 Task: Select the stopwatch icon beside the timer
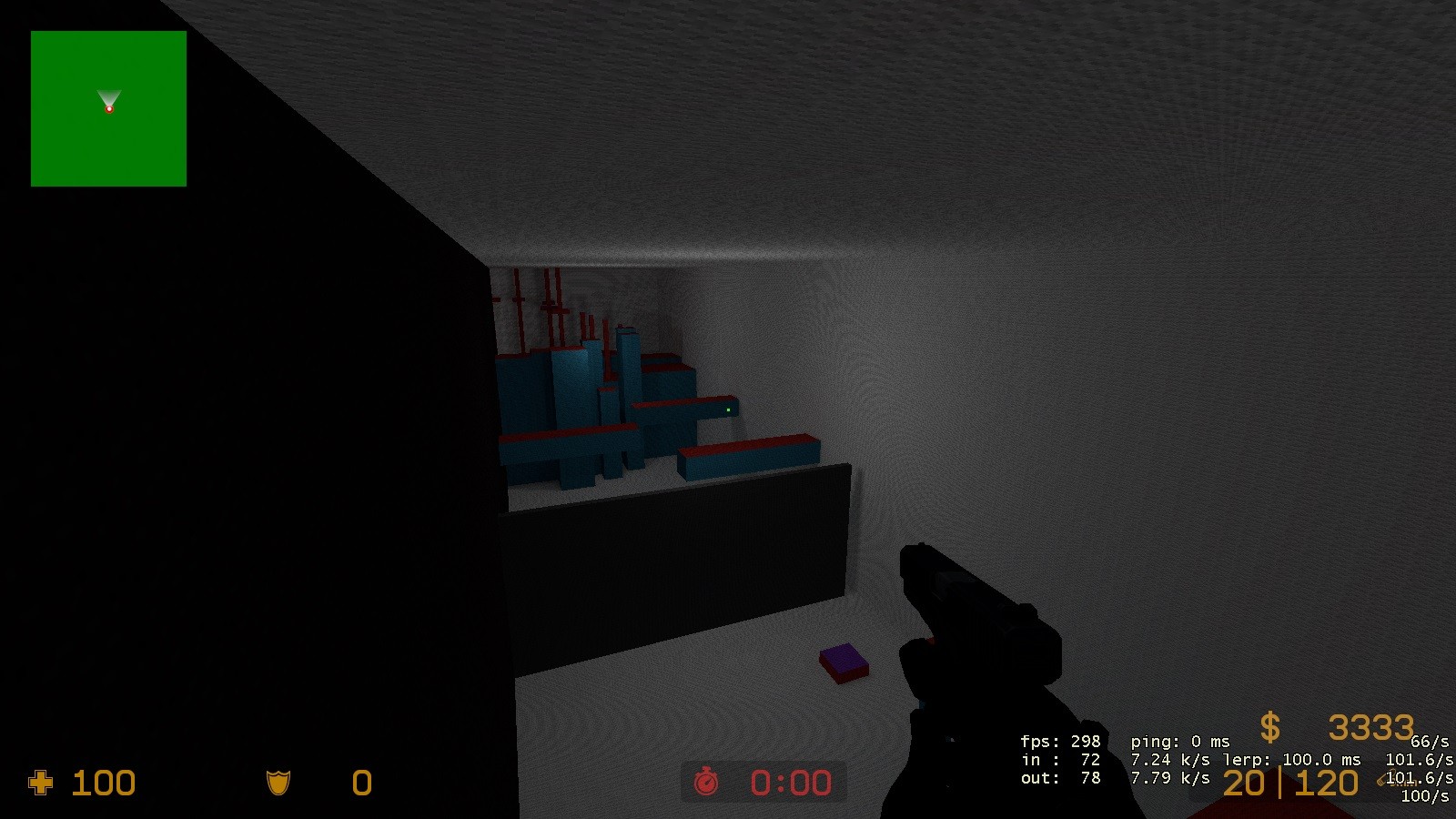click(x=708, y=782)
